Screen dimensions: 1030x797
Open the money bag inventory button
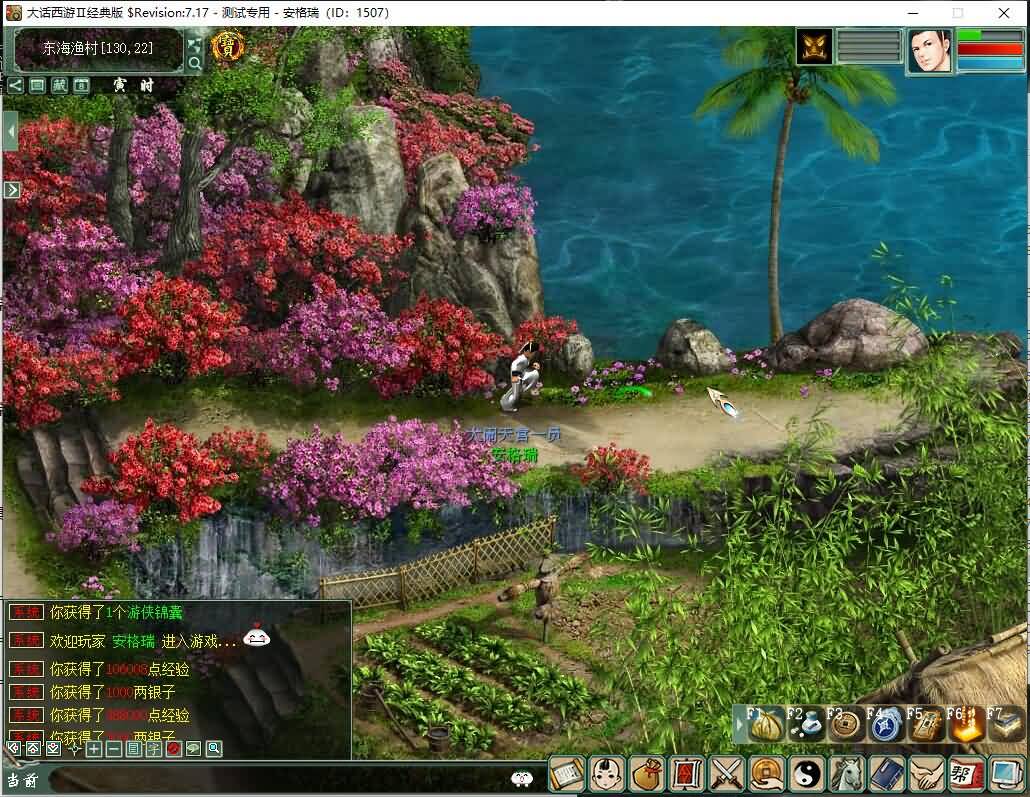pos(646,774)
